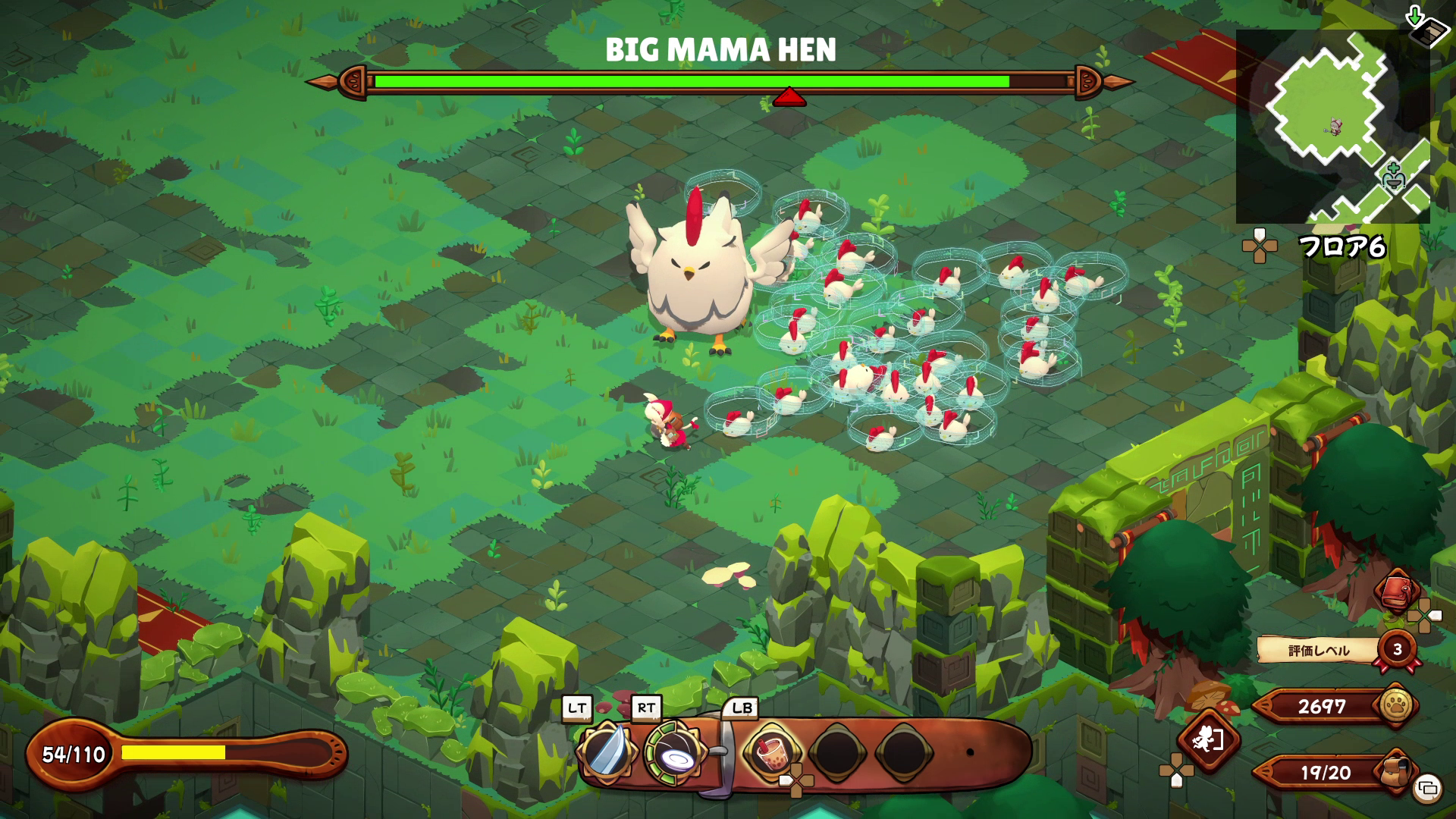Select the blade attack skill icon
The image size is (1456, 819).
(606, 752)
